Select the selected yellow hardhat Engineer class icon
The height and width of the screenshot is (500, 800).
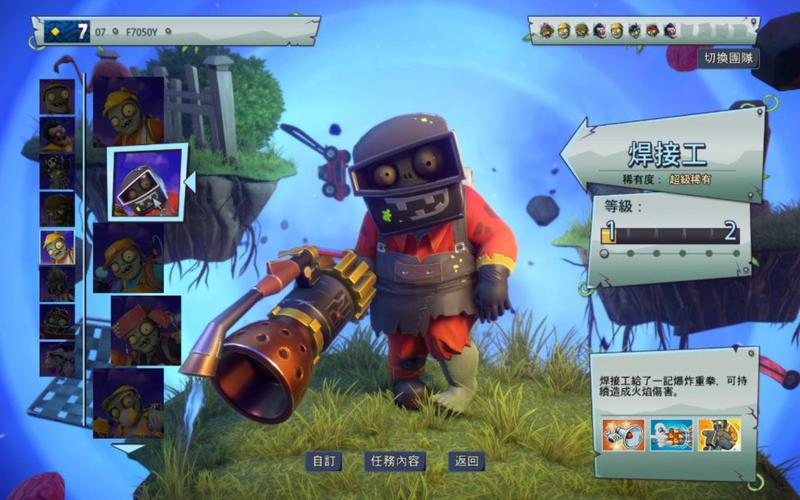57,246
